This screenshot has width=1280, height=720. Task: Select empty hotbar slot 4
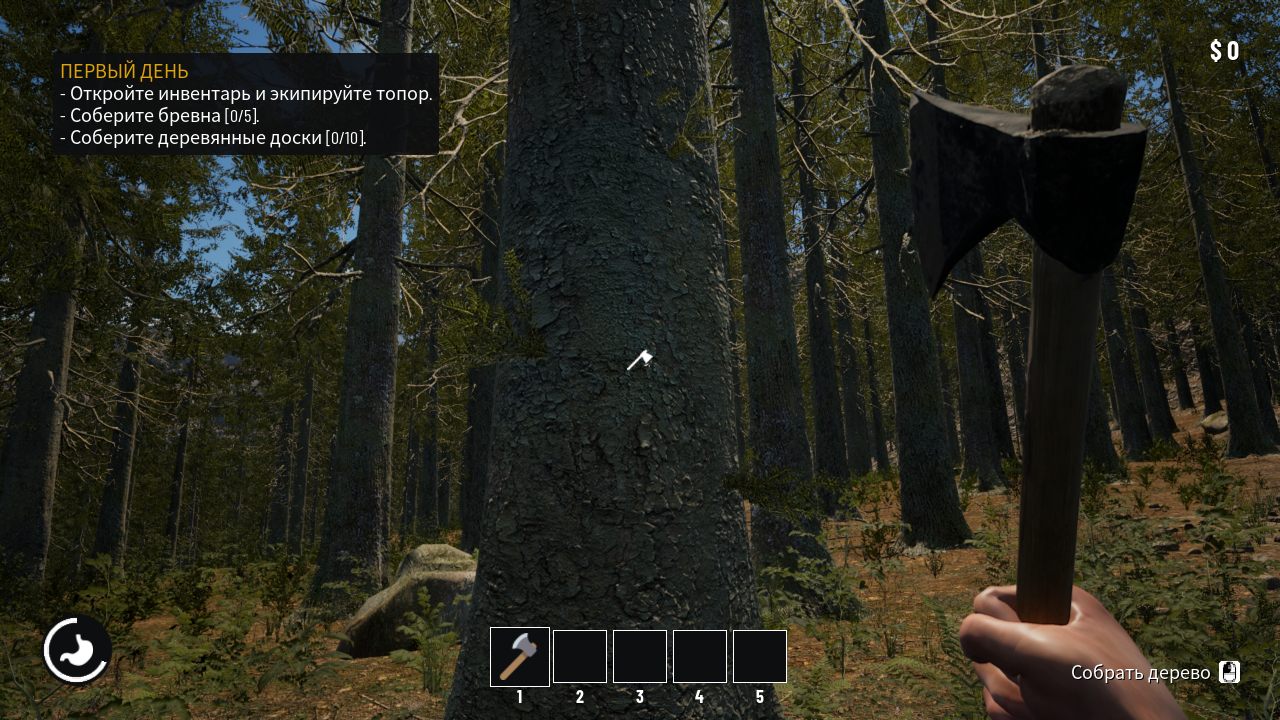(x=700, y=656)
